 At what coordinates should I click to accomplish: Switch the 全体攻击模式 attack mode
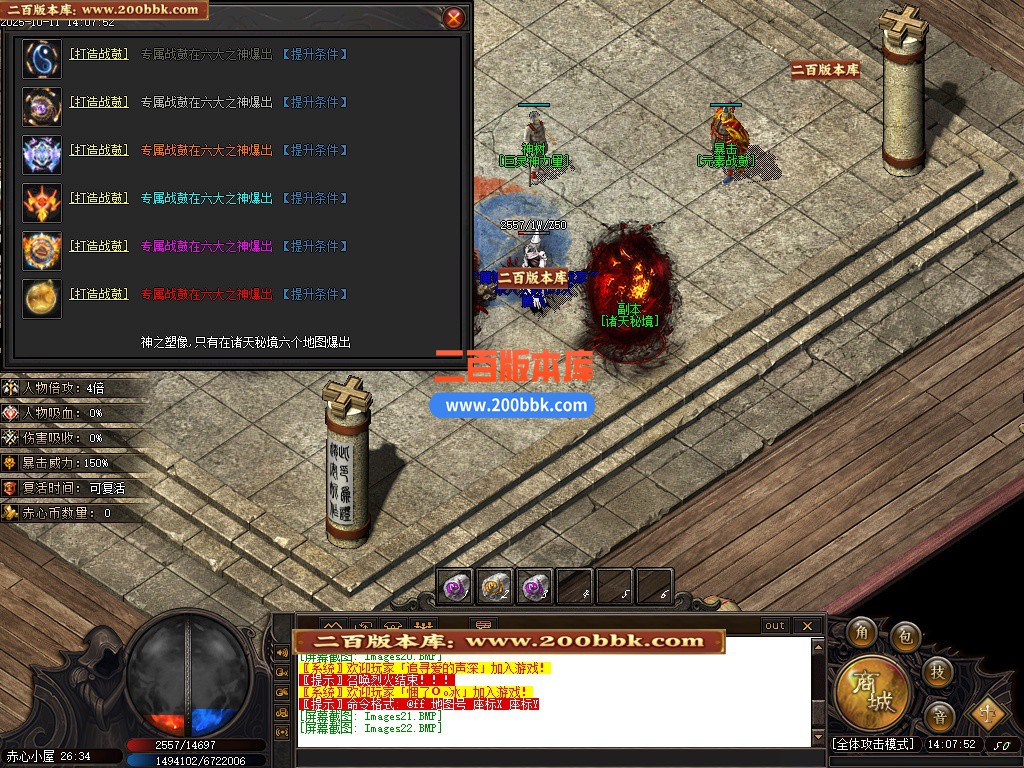(873, 745)
